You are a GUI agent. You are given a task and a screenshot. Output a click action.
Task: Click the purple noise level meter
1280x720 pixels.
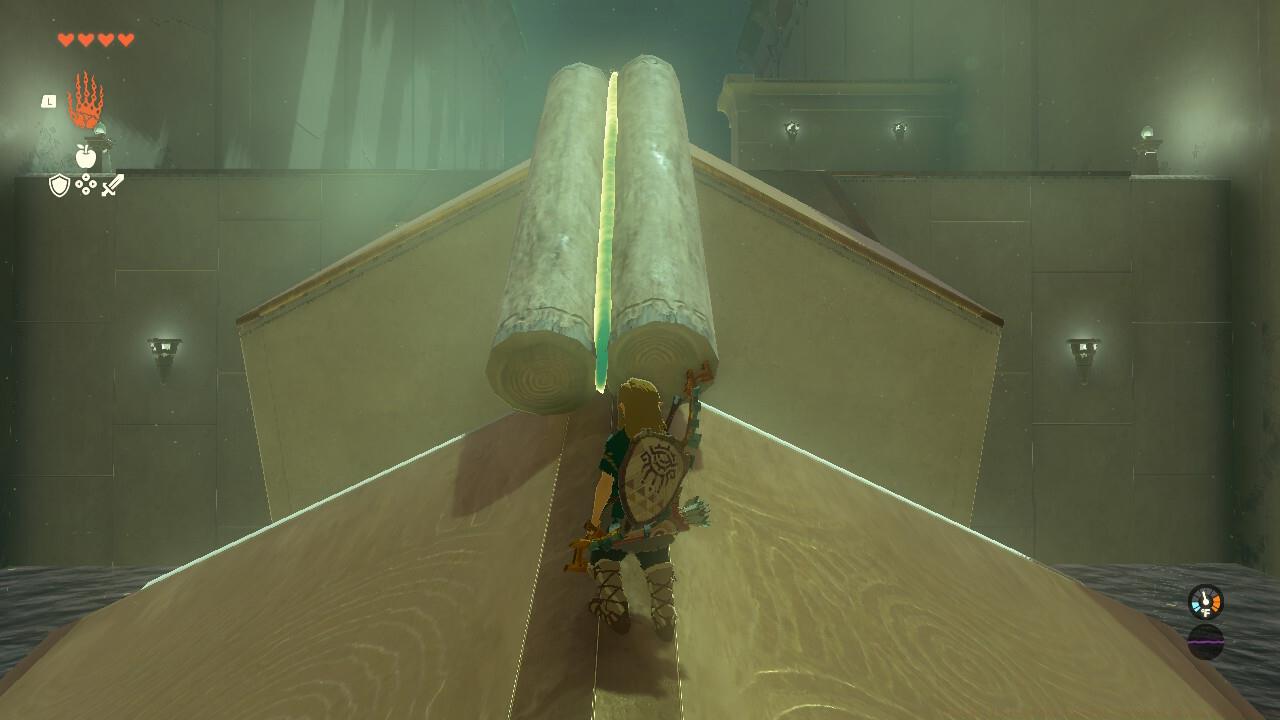click(x=1206, y=642)
